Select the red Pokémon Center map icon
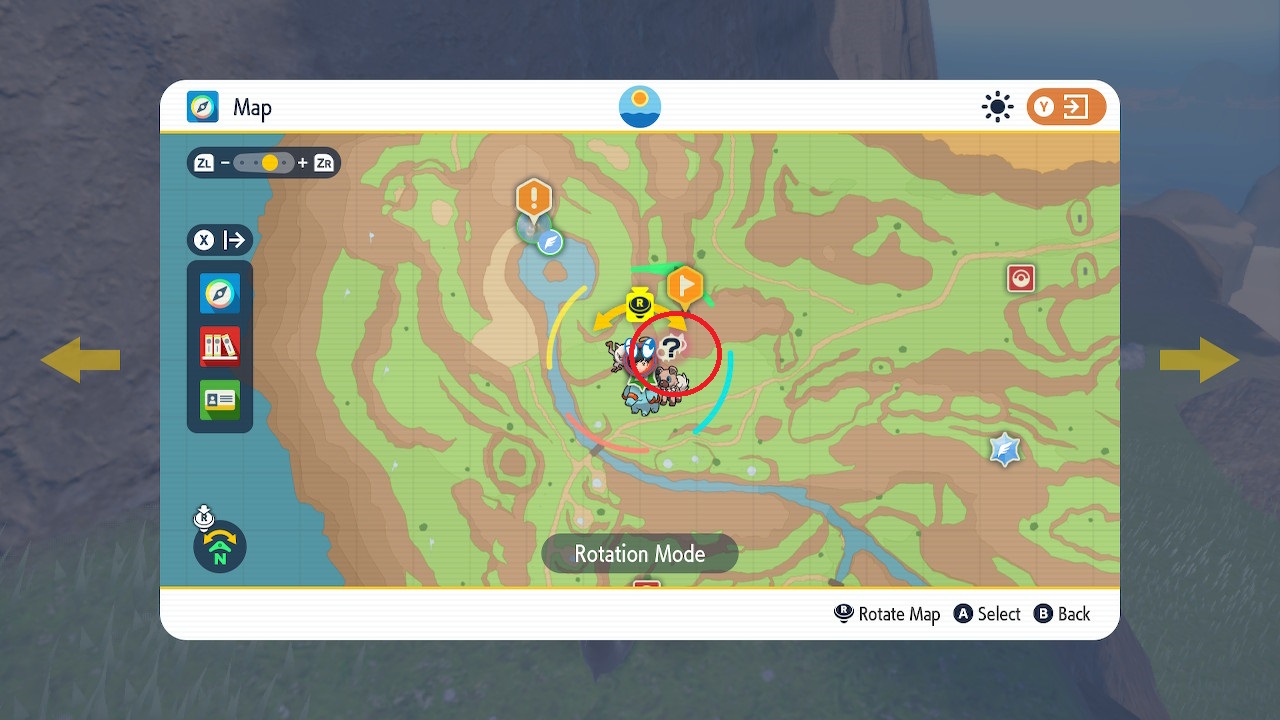1280x720 pixels. tap(1020, 278)
